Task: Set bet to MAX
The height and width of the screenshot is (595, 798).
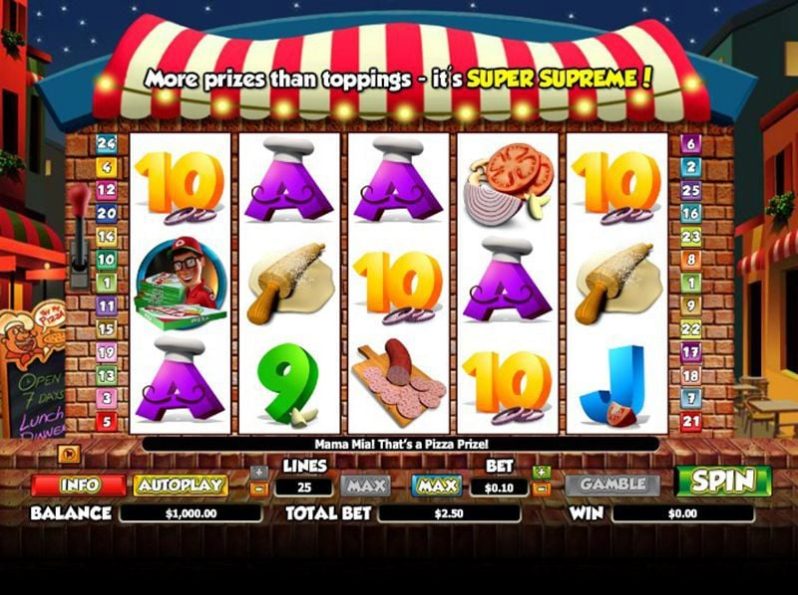Action: pos(437,485)
